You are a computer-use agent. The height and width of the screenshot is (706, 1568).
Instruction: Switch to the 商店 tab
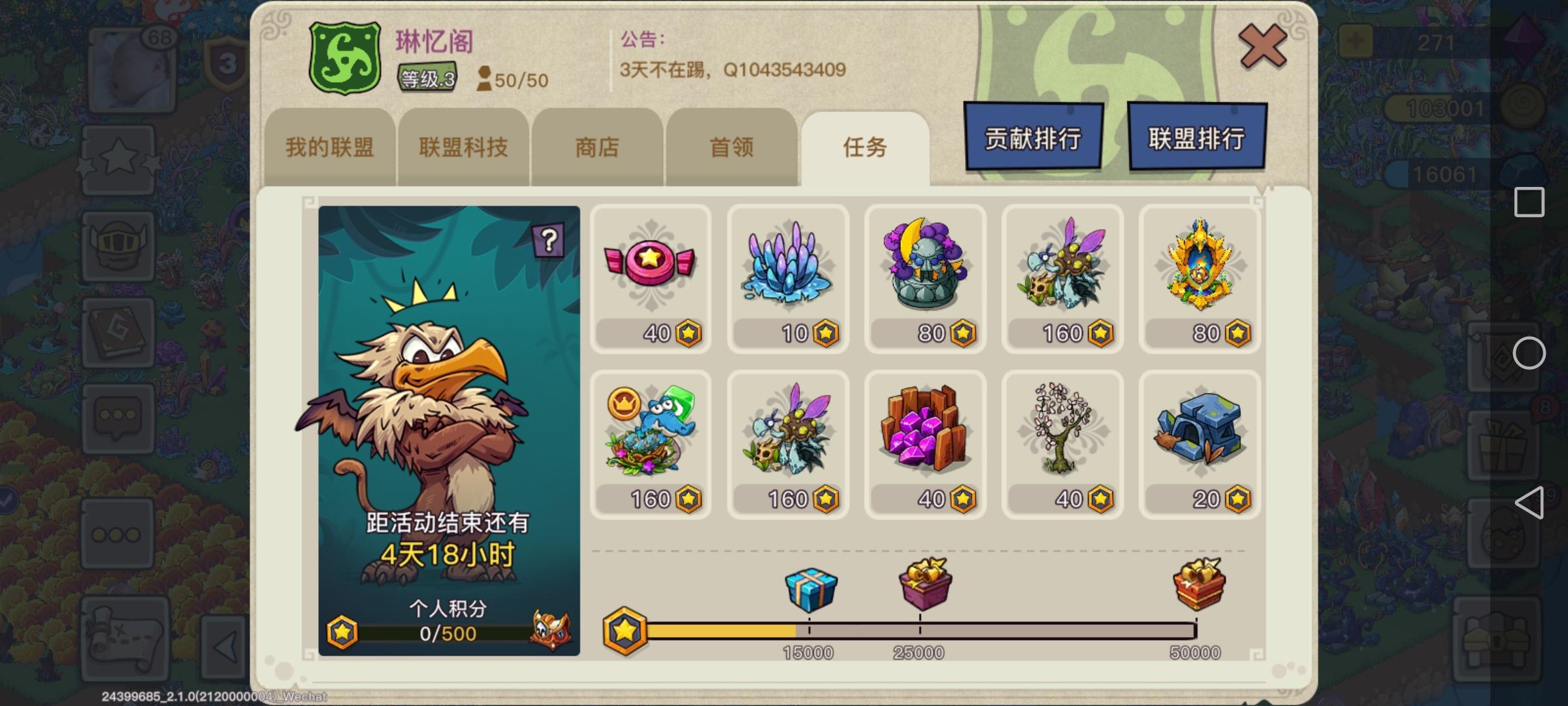click(597, 148)
